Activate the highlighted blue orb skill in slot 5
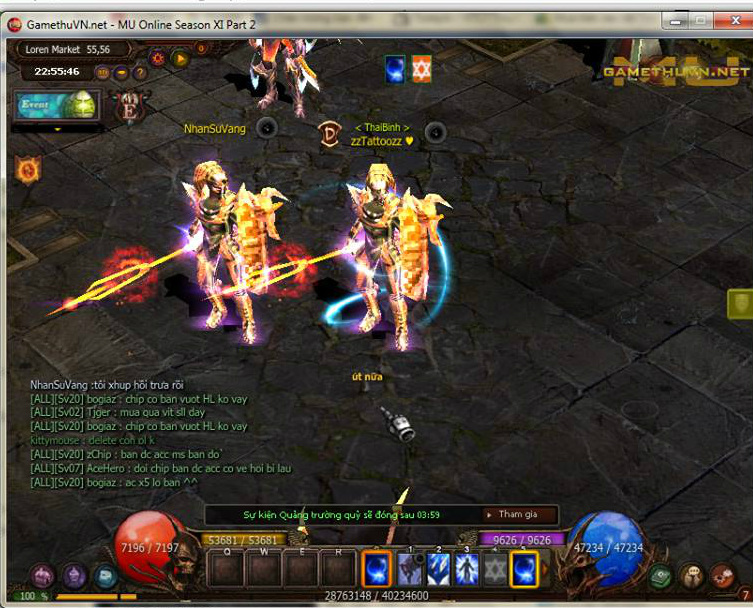Image resolution: width=753 pixels, height=608 pixels. pyautogui.click(x=524, y=570)
